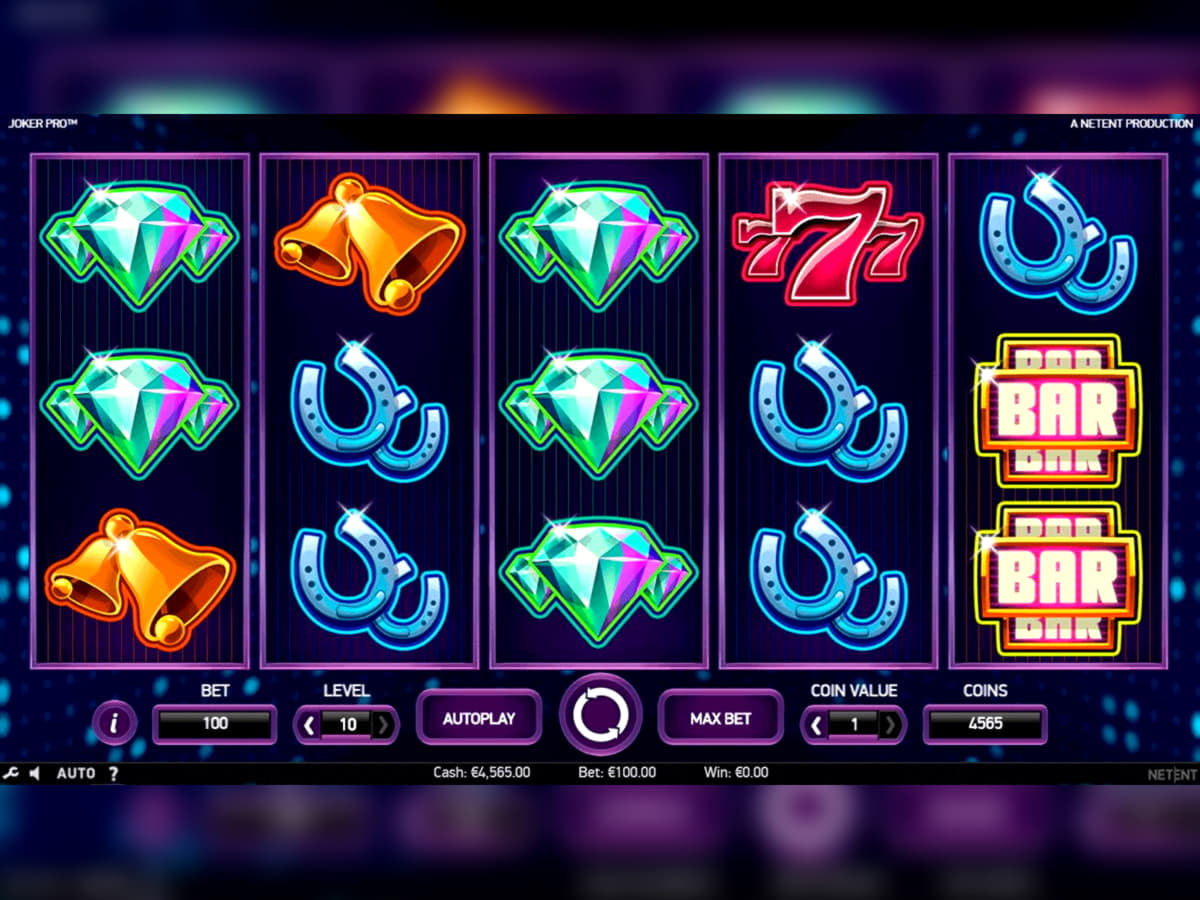The height and width of the screenshot is (900, 1200).
Task: Raise the coin value
Action: (x=891, y=724)
